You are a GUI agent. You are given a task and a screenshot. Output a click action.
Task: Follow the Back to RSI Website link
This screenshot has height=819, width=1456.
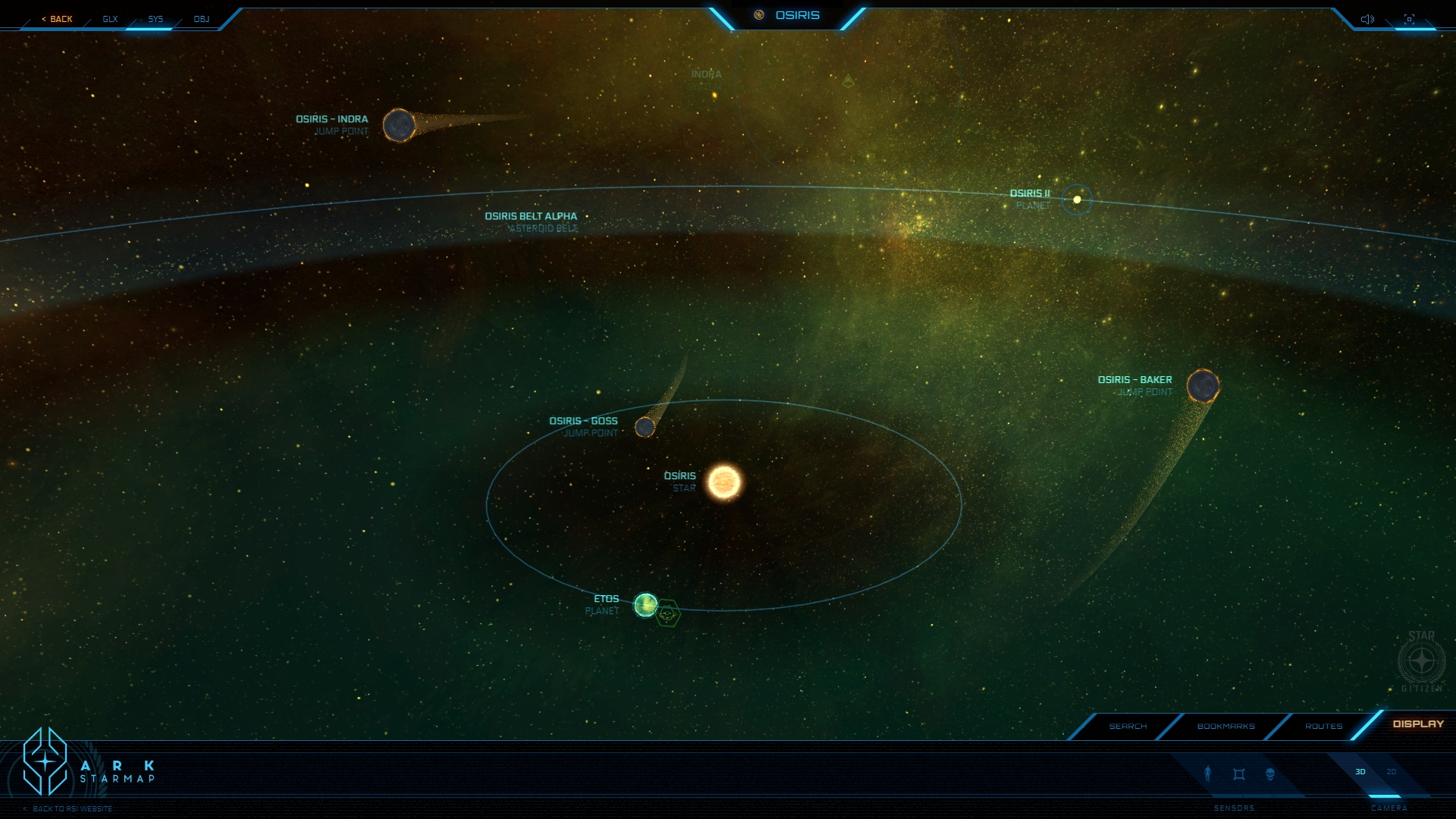tap(72, 809)
